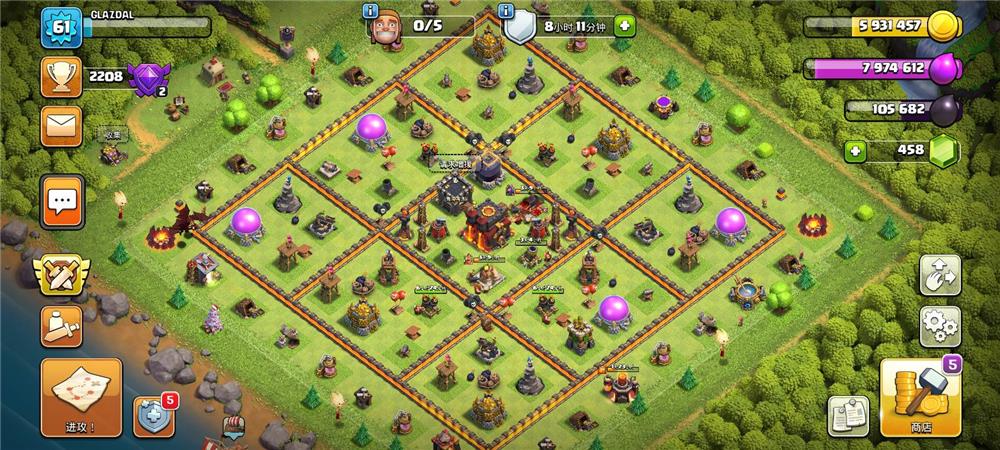Open the shield badge with red 5 notification
Image resolution: width=1000 pixels, height=450 pixels.
pyautogui.click(x=155, y=415)
